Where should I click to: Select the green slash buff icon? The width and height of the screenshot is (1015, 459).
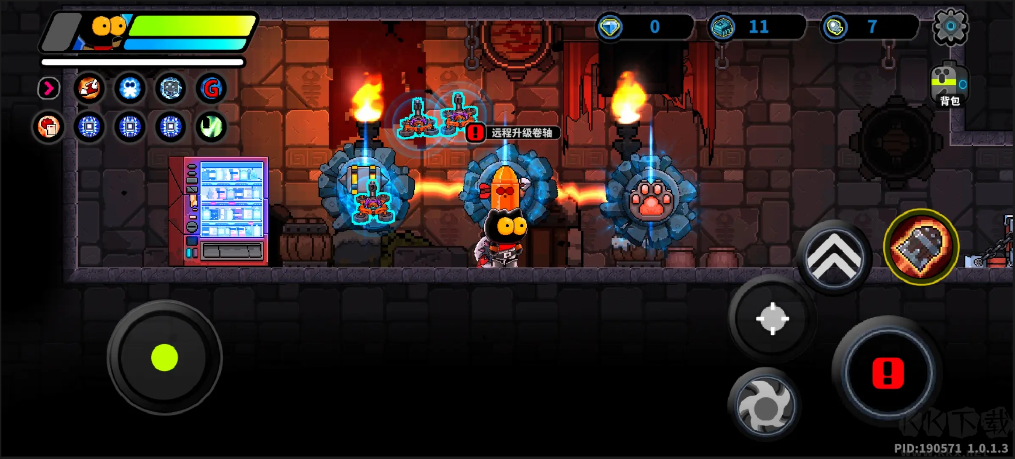[x=210, y=127]
